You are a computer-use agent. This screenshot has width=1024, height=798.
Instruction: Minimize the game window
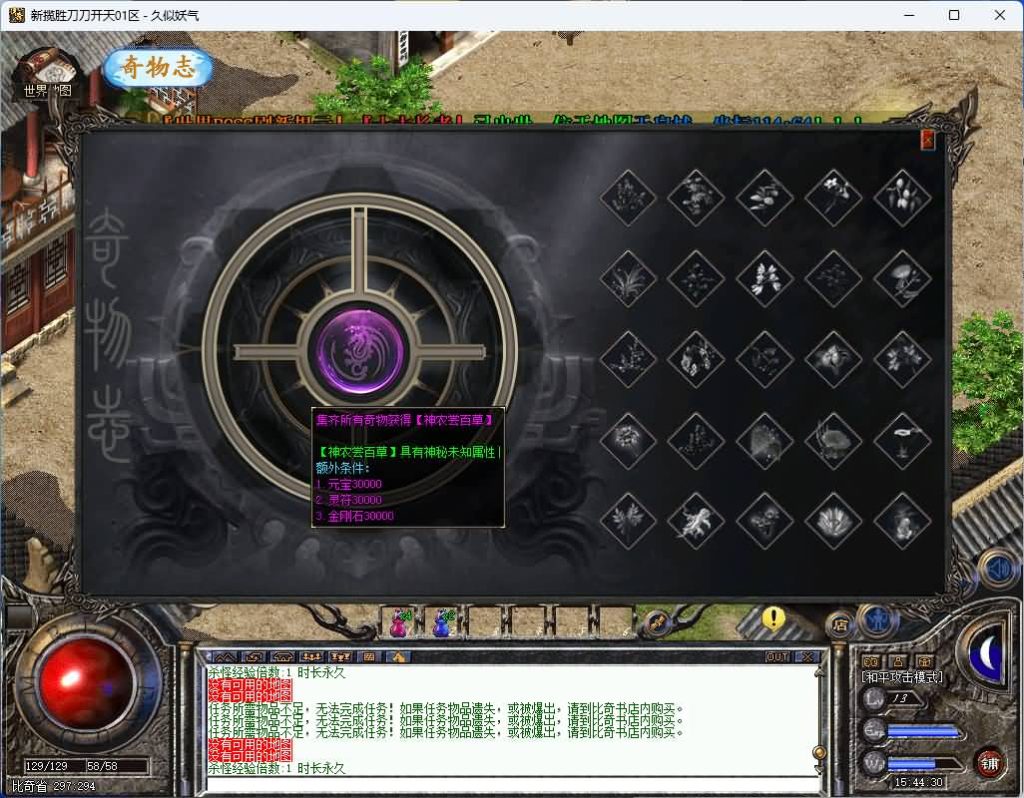click(x=908, y=15)
